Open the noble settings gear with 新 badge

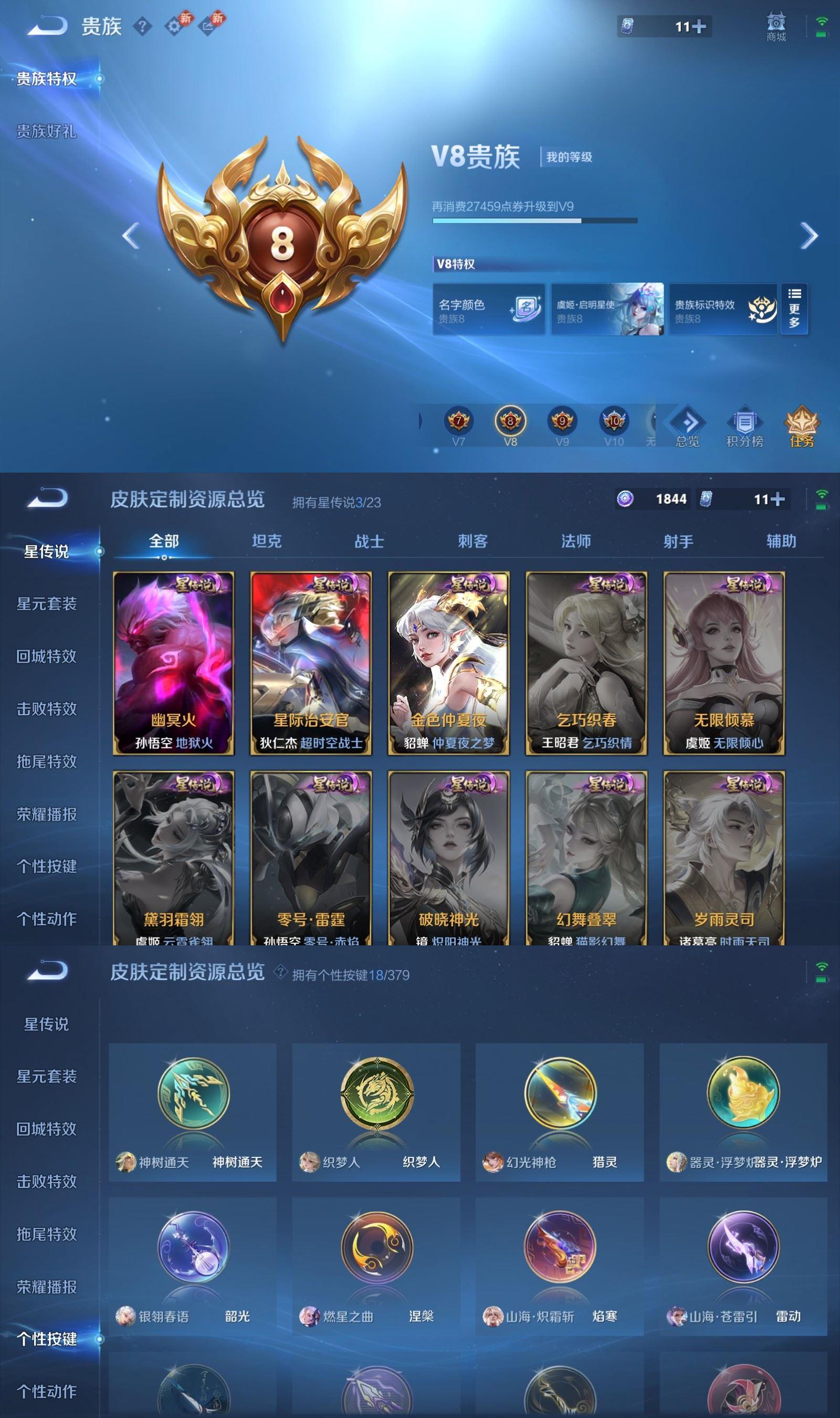(x=174, y=26)
